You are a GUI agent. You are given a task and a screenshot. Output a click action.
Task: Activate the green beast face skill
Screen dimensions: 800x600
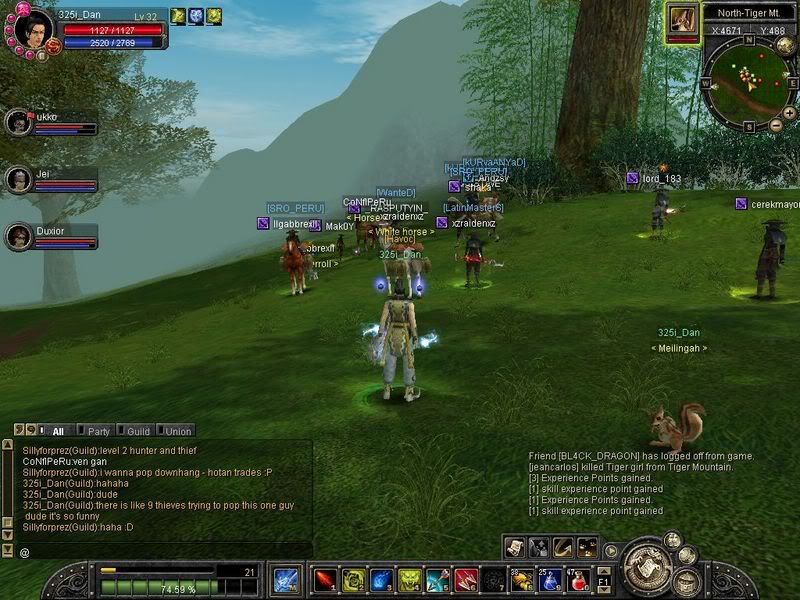click(409, 579)
